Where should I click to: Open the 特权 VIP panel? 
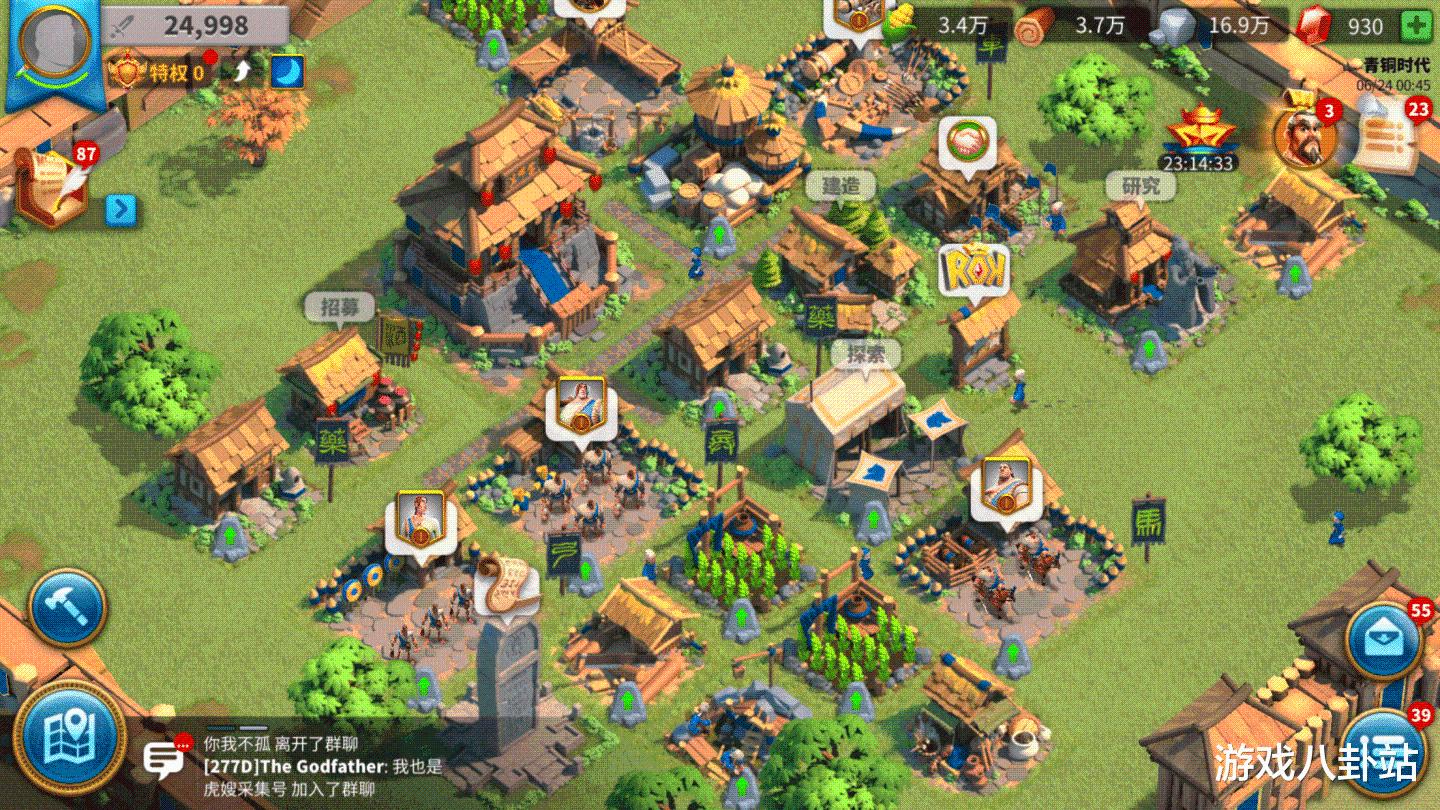pos(160,71)
